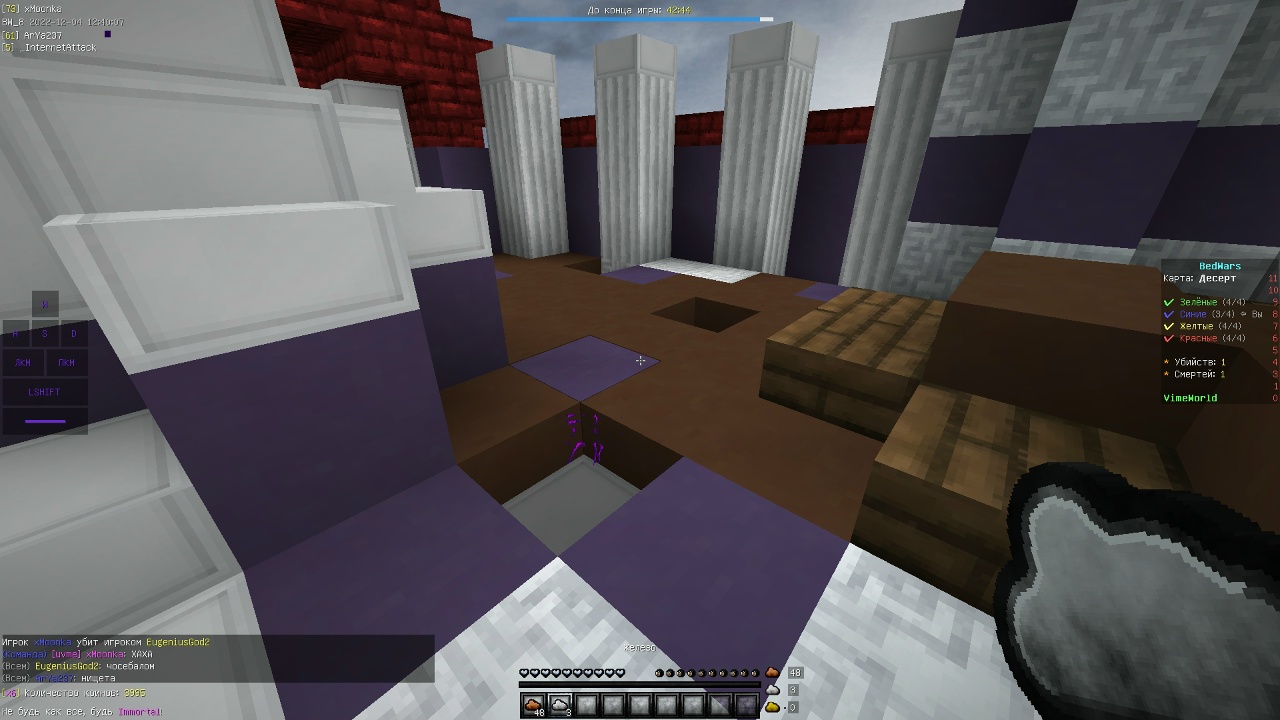1280x720 pixels.
Task: Click the rightmost heart in the health bar
Action: 620,672
